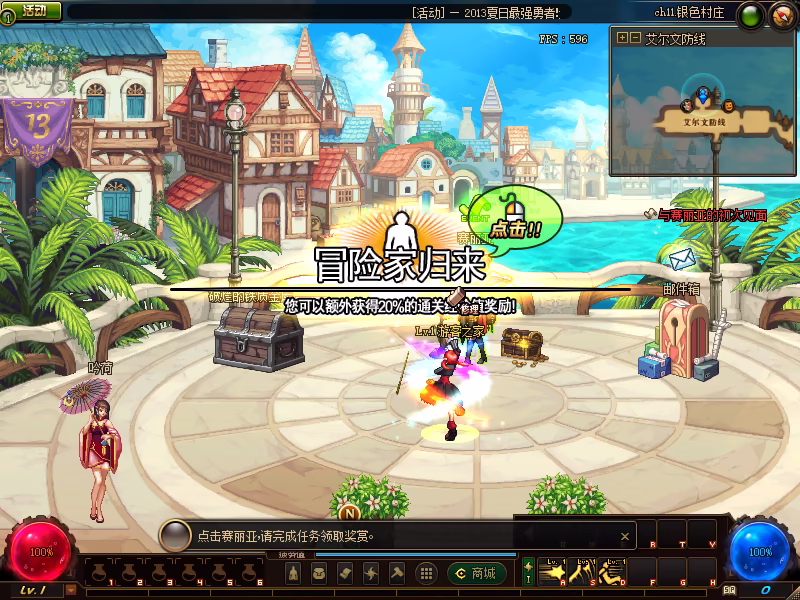
Task: Select the skill in hotkey slot A
Action: [552, 573]
